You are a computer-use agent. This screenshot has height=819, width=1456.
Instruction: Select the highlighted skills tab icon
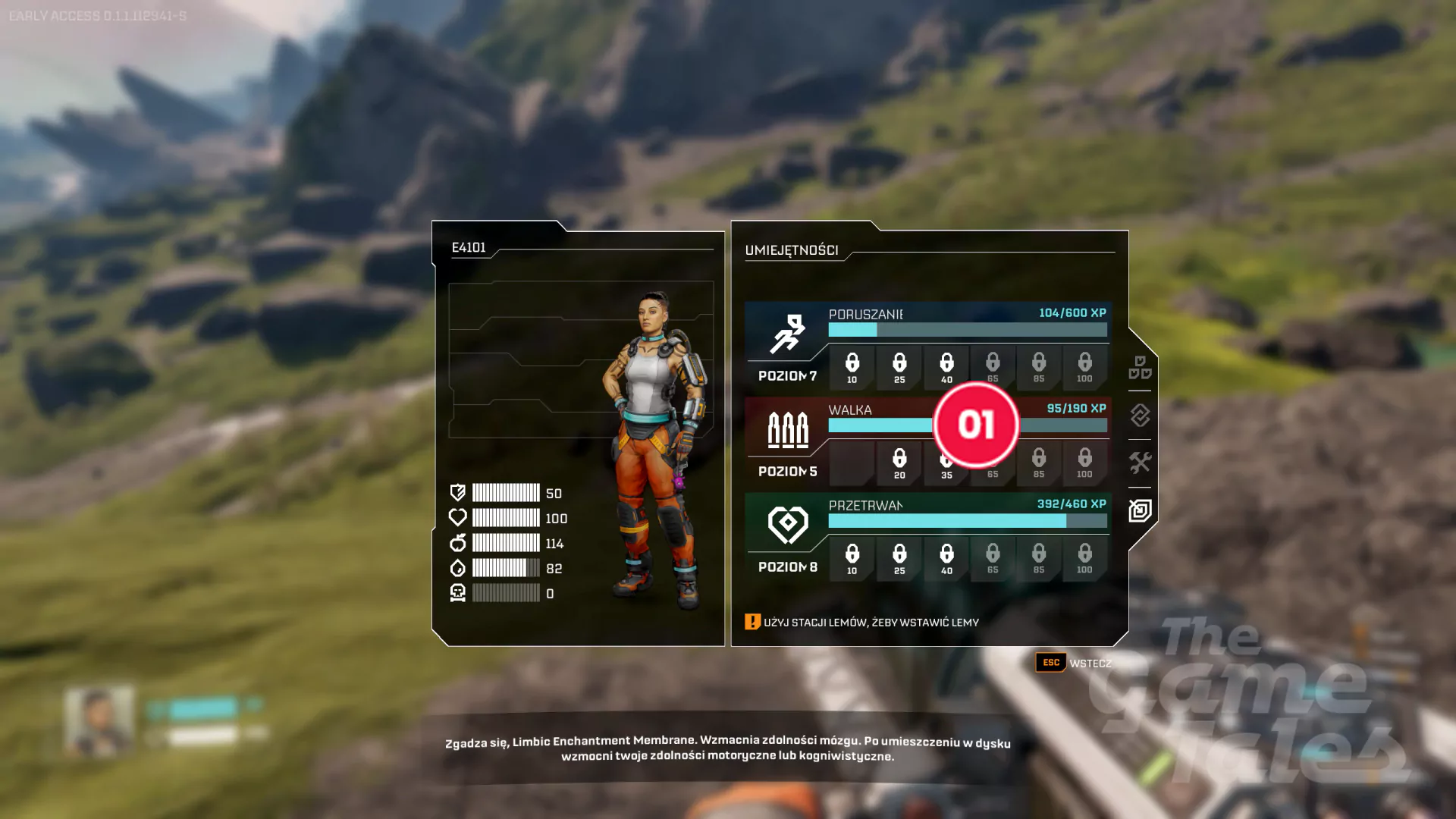[1140, 510]
